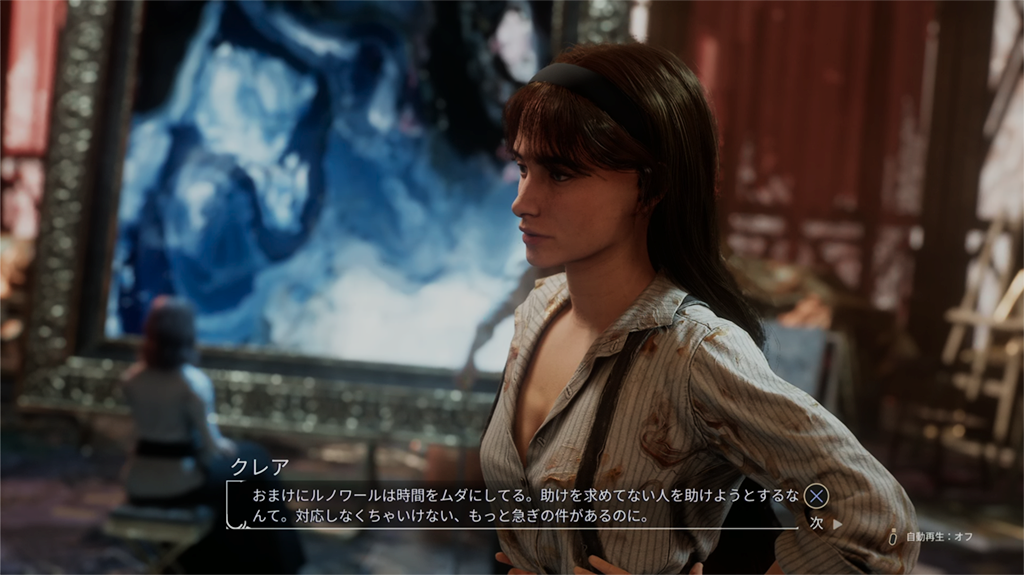Advance dialogue with the 次 arrow
1024x575 pixels.
825,523
